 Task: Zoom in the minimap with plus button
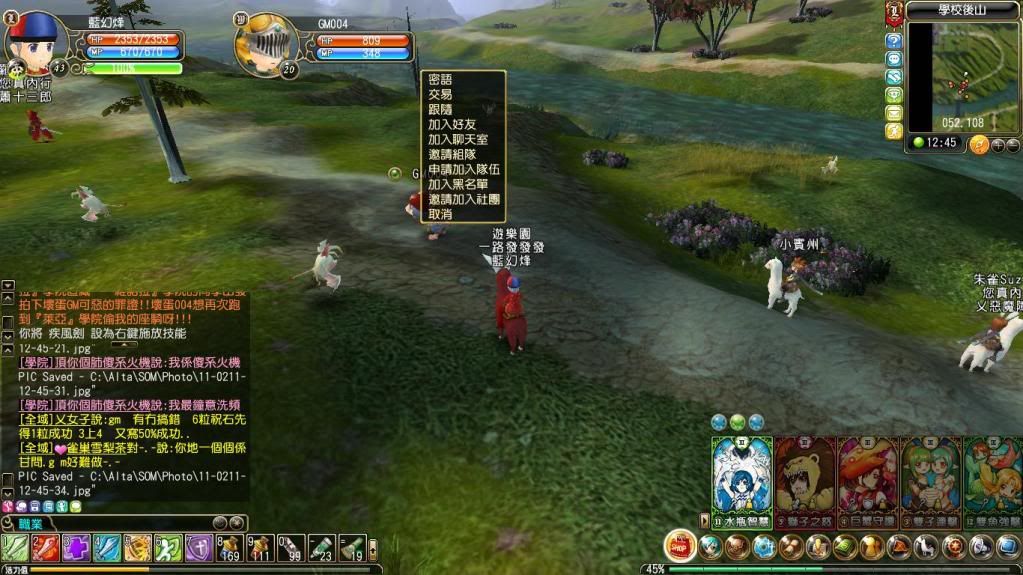(997, 145)
